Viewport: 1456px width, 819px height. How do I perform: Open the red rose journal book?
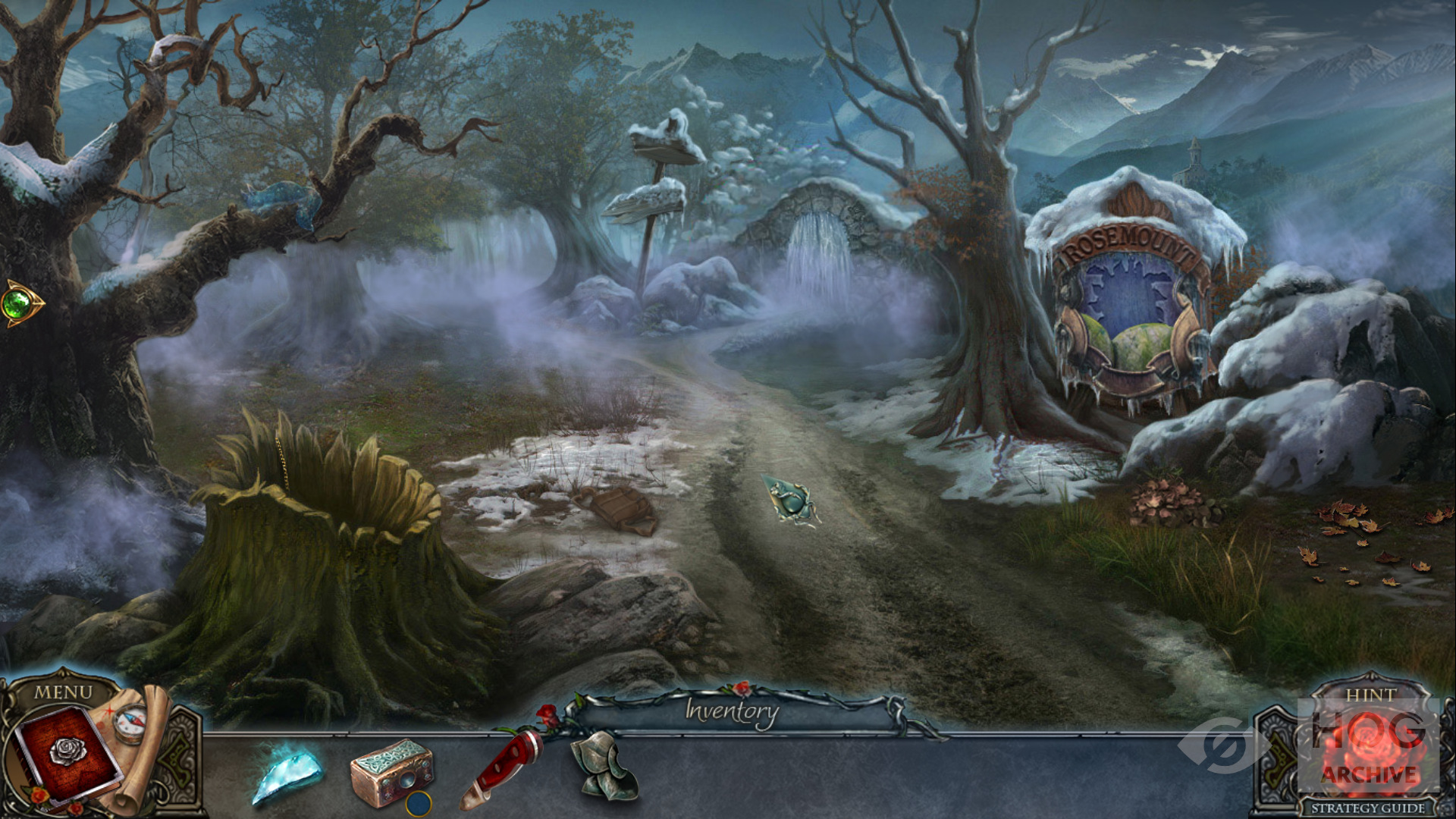(x=67, y=755)
